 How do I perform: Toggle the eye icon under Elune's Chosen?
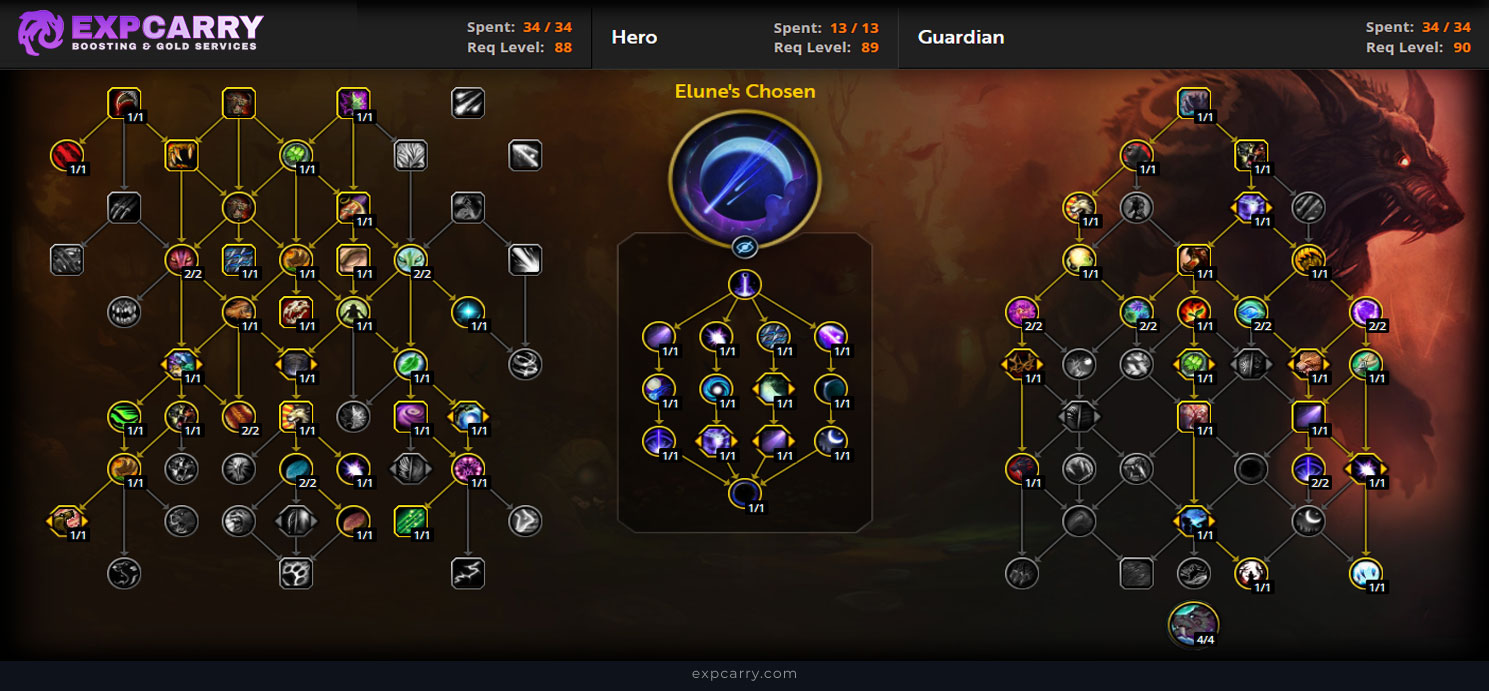tap(744, 247)
